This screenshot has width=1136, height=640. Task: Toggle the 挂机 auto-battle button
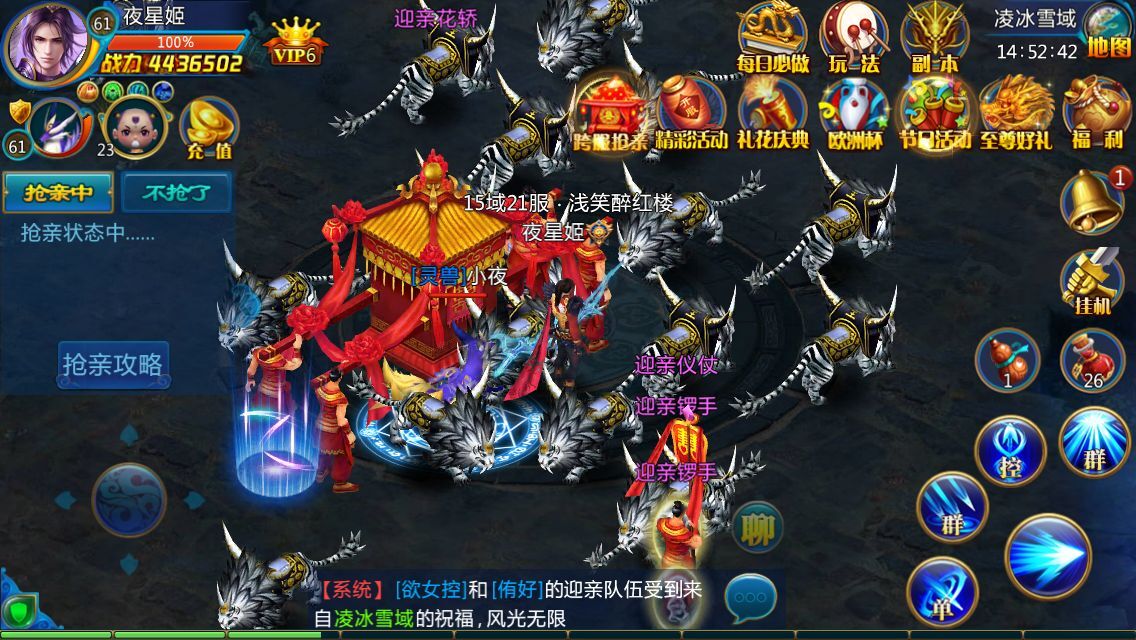pos(1091,281)
